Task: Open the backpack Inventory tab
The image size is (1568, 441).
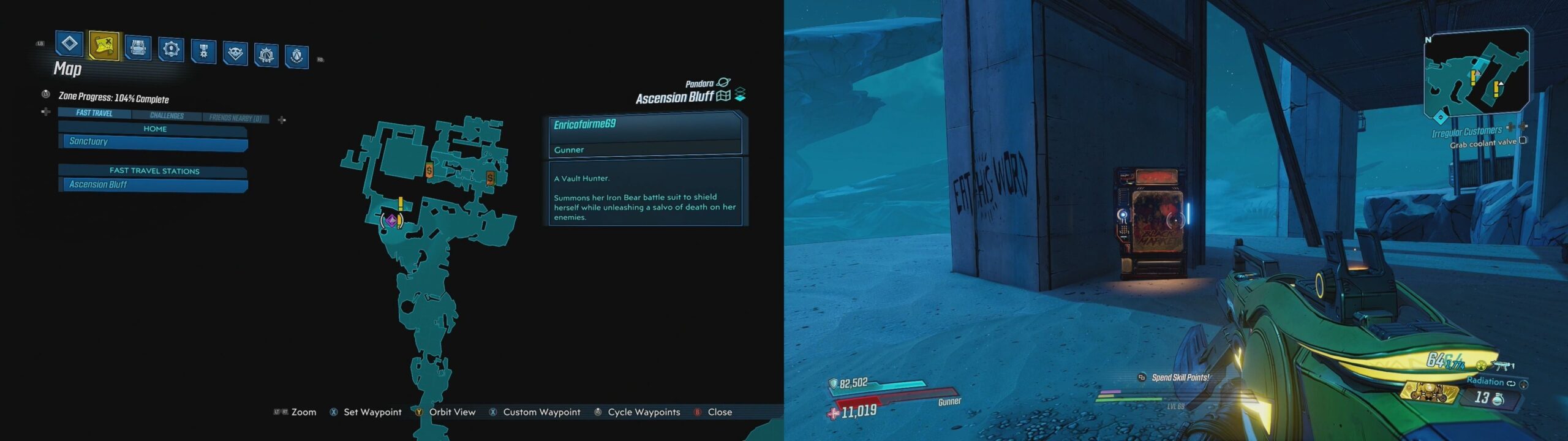Action: 138,47
